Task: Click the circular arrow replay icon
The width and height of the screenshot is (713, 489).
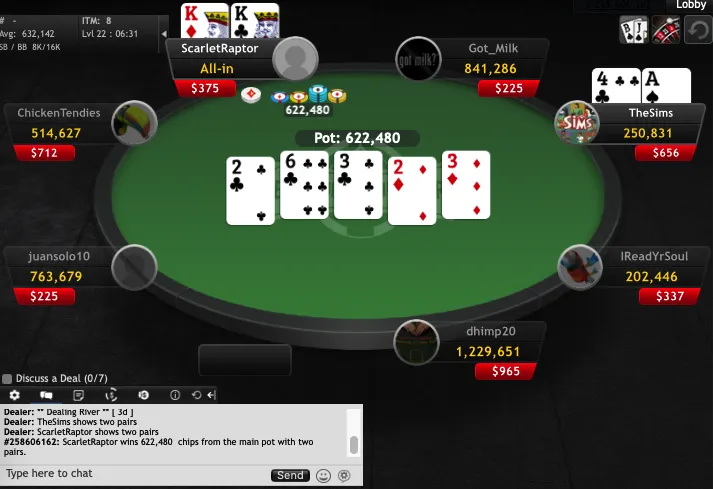Action: click(697, 30)
